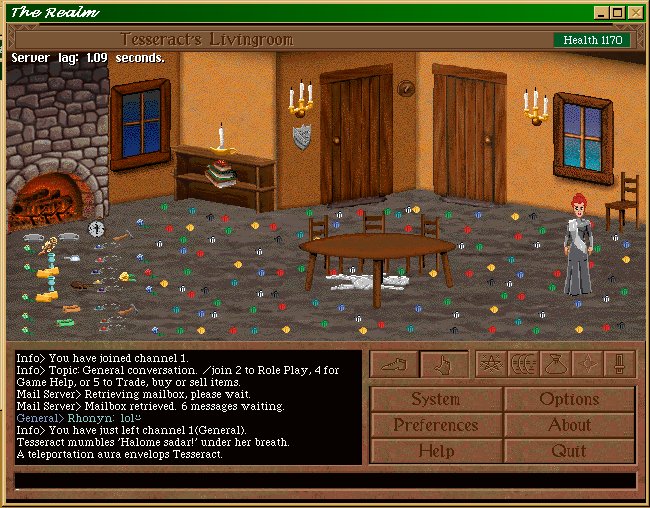The image size is (650, 508).
Task: Open the pentagram spells icon
Action: click(491, 364)
